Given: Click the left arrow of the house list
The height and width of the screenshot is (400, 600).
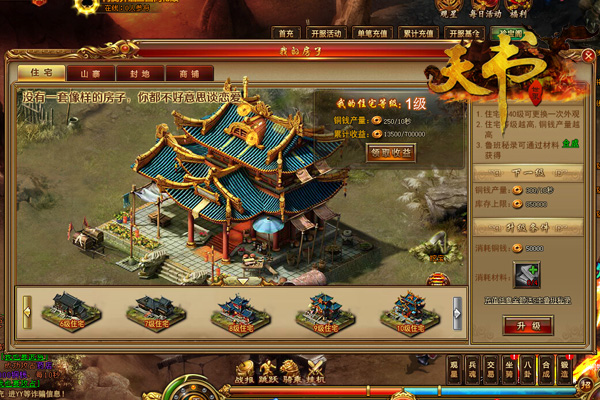Looking at the screenshot, I should click(x=27, y=307).
